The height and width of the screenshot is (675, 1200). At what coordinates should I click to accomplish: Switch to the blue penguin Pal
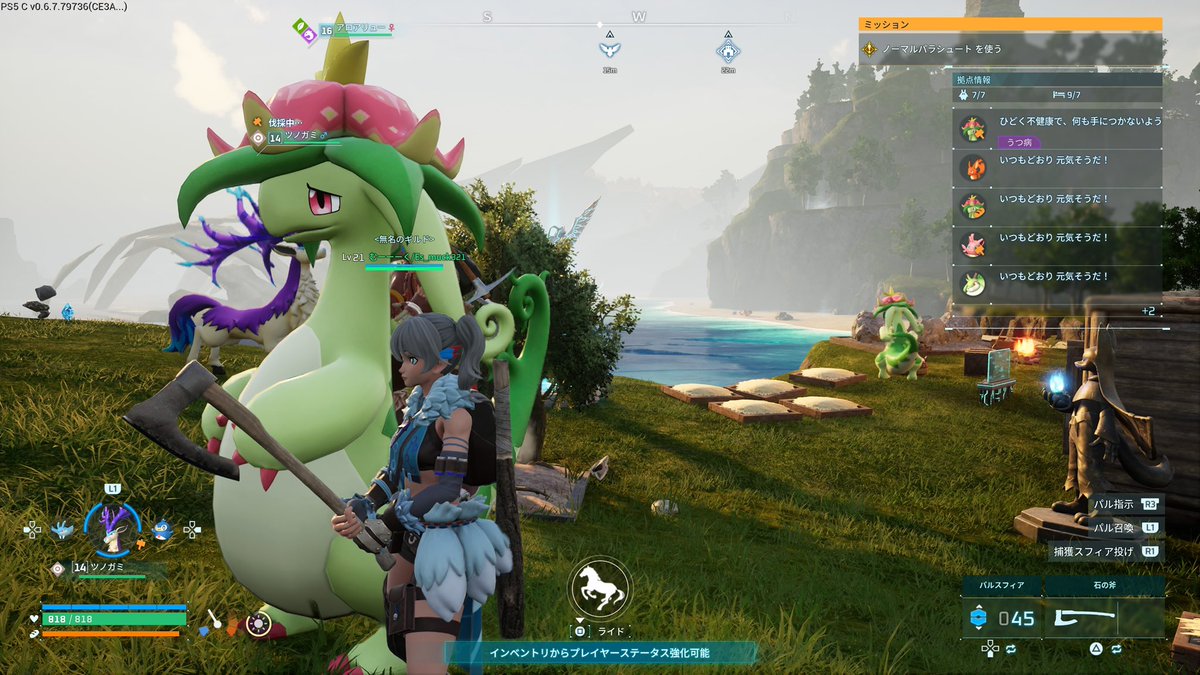click(x=161, y=527)
